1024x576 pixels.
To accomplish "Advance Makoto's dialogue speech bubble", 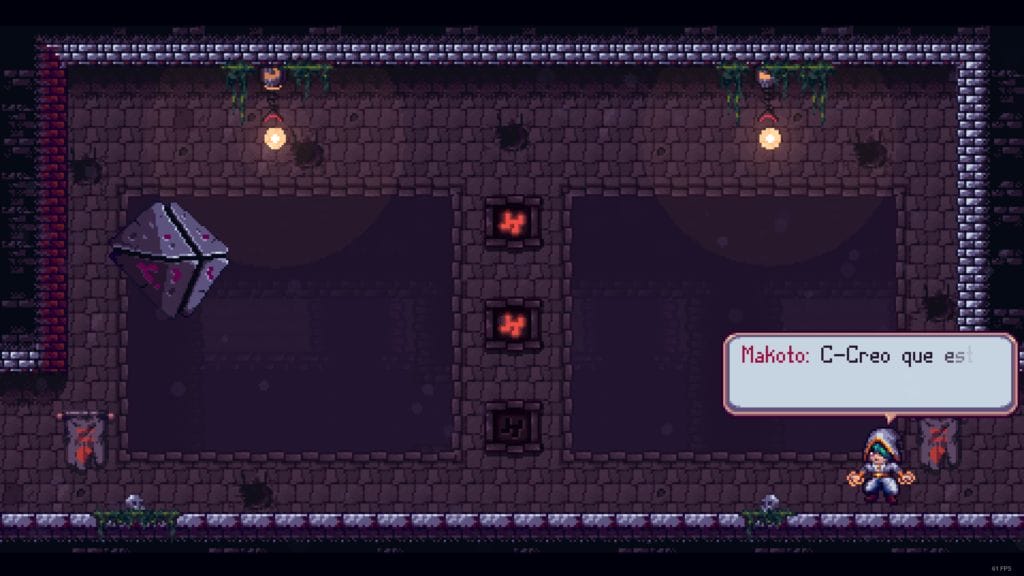I will point(869,373).
